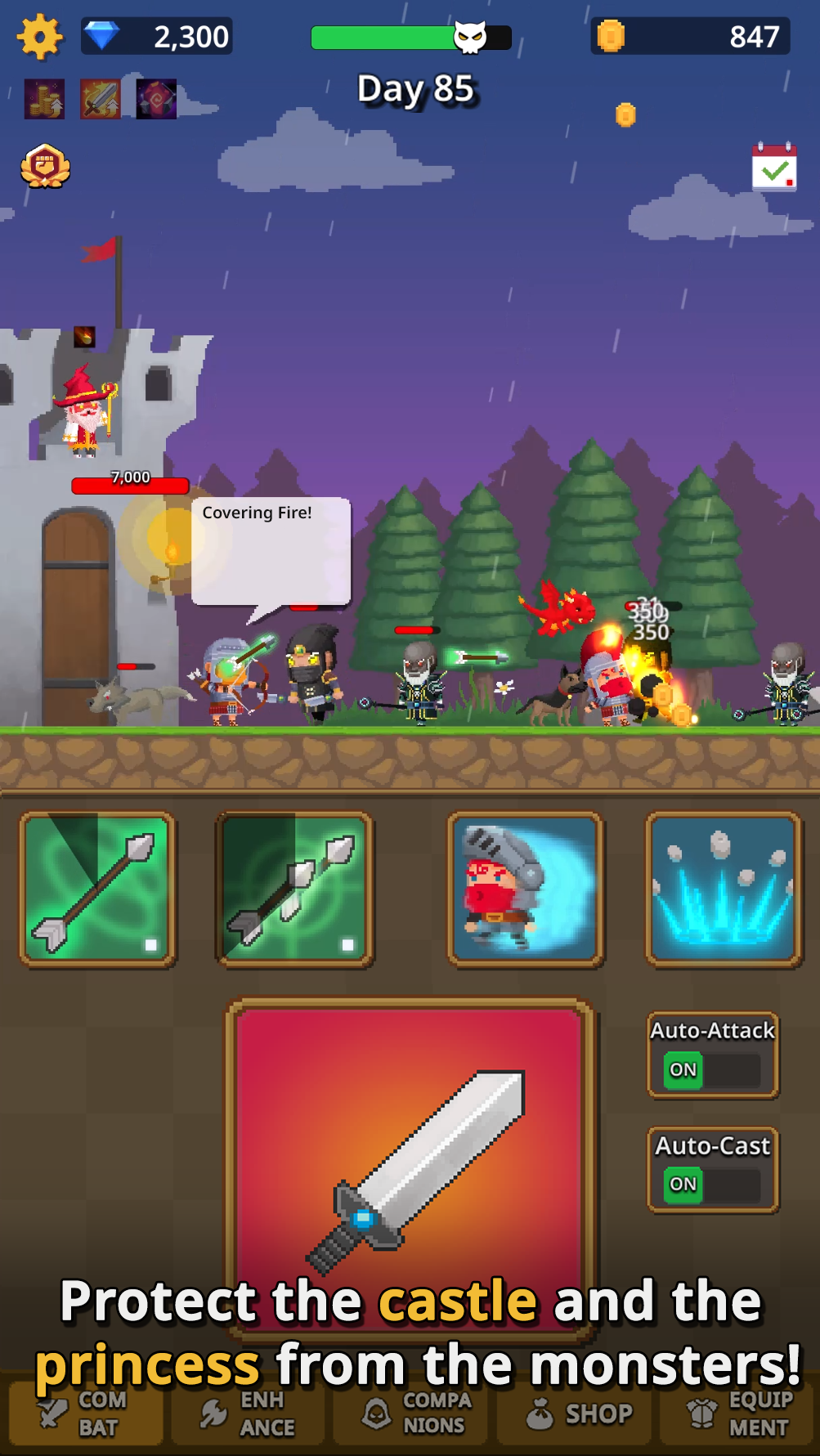Tap the blue diamond gem currency

click(x=102, y=36)
